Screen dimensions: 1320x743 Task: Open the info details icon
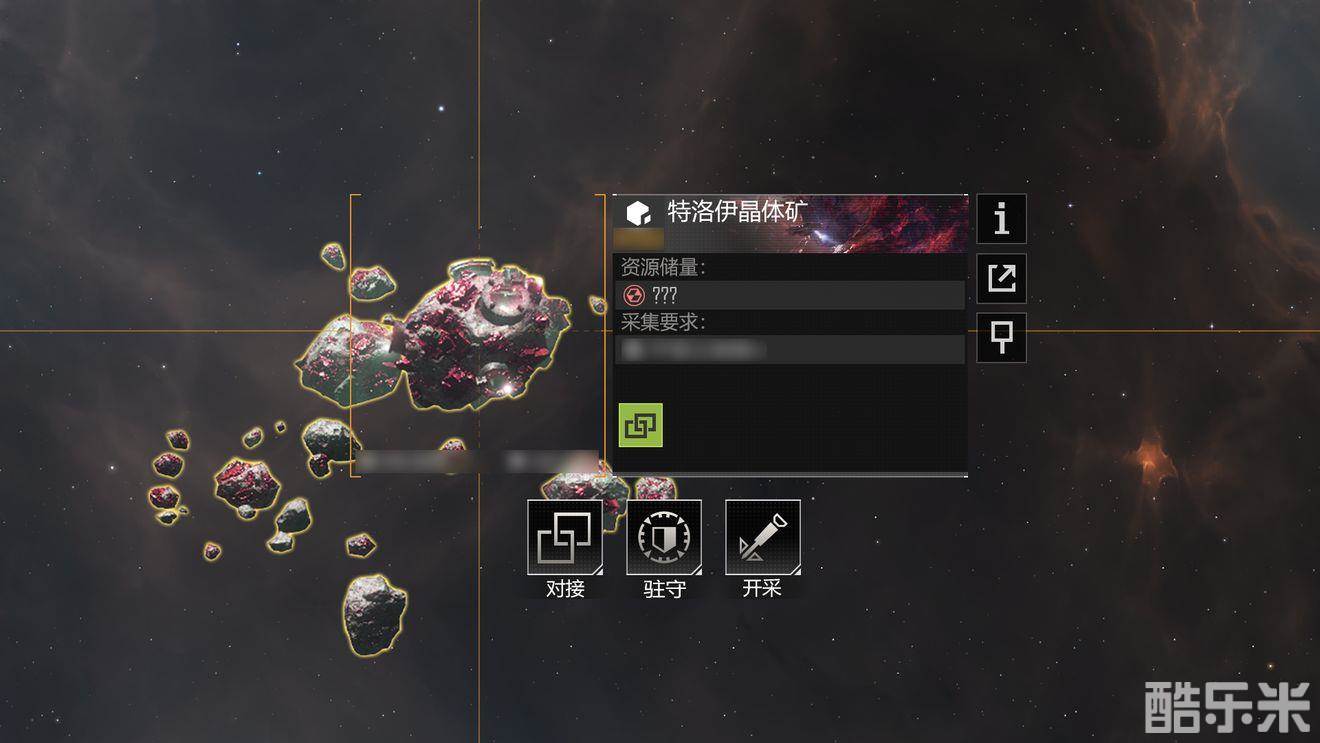pos(1001,219)
